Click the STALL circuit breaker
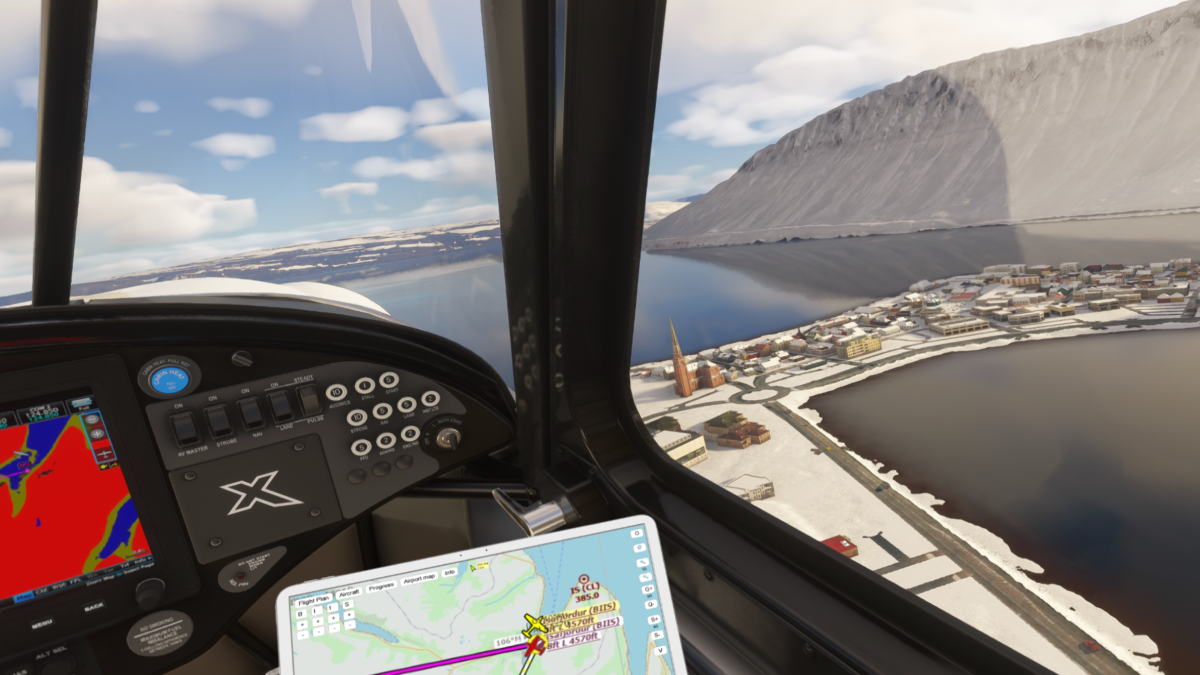The image size is (1200, 675). (x=364, y=385)
